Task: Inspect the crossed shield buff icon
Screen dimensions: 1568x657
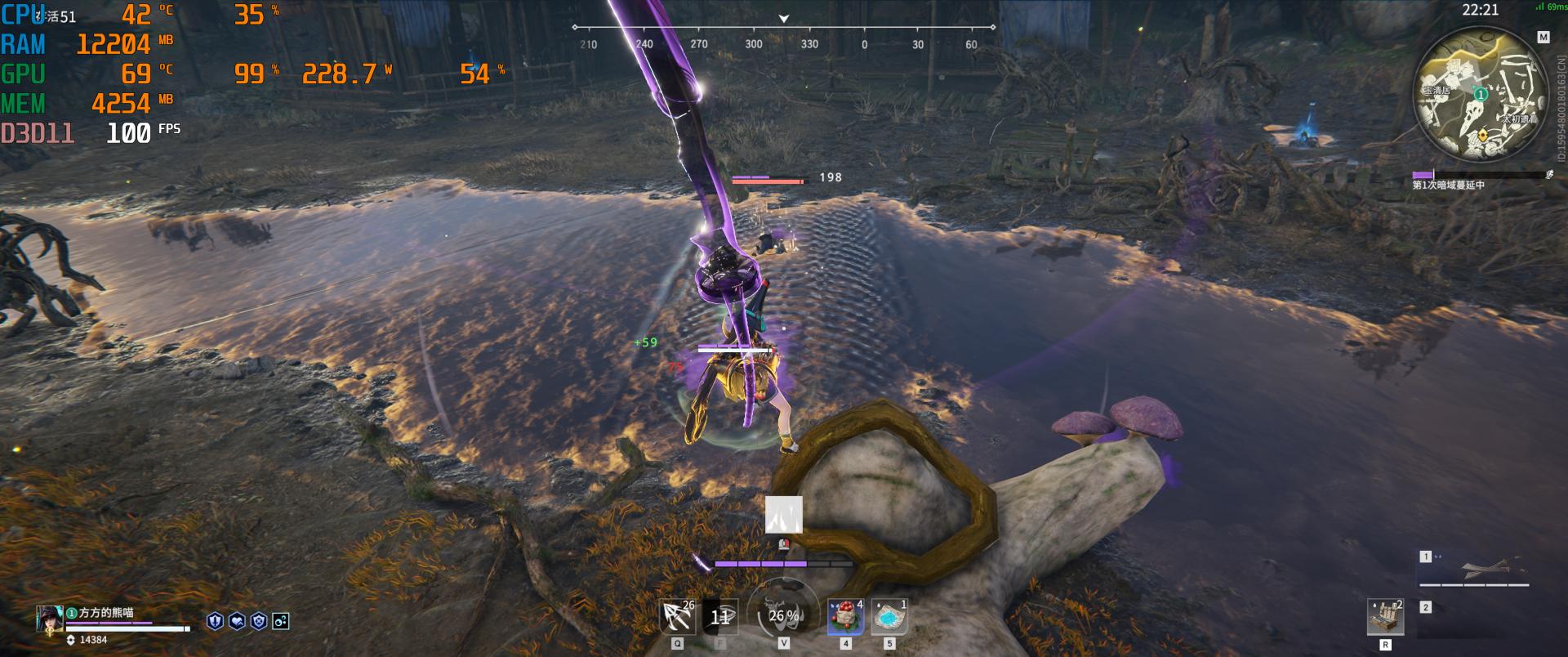Action: pos(259,621)
